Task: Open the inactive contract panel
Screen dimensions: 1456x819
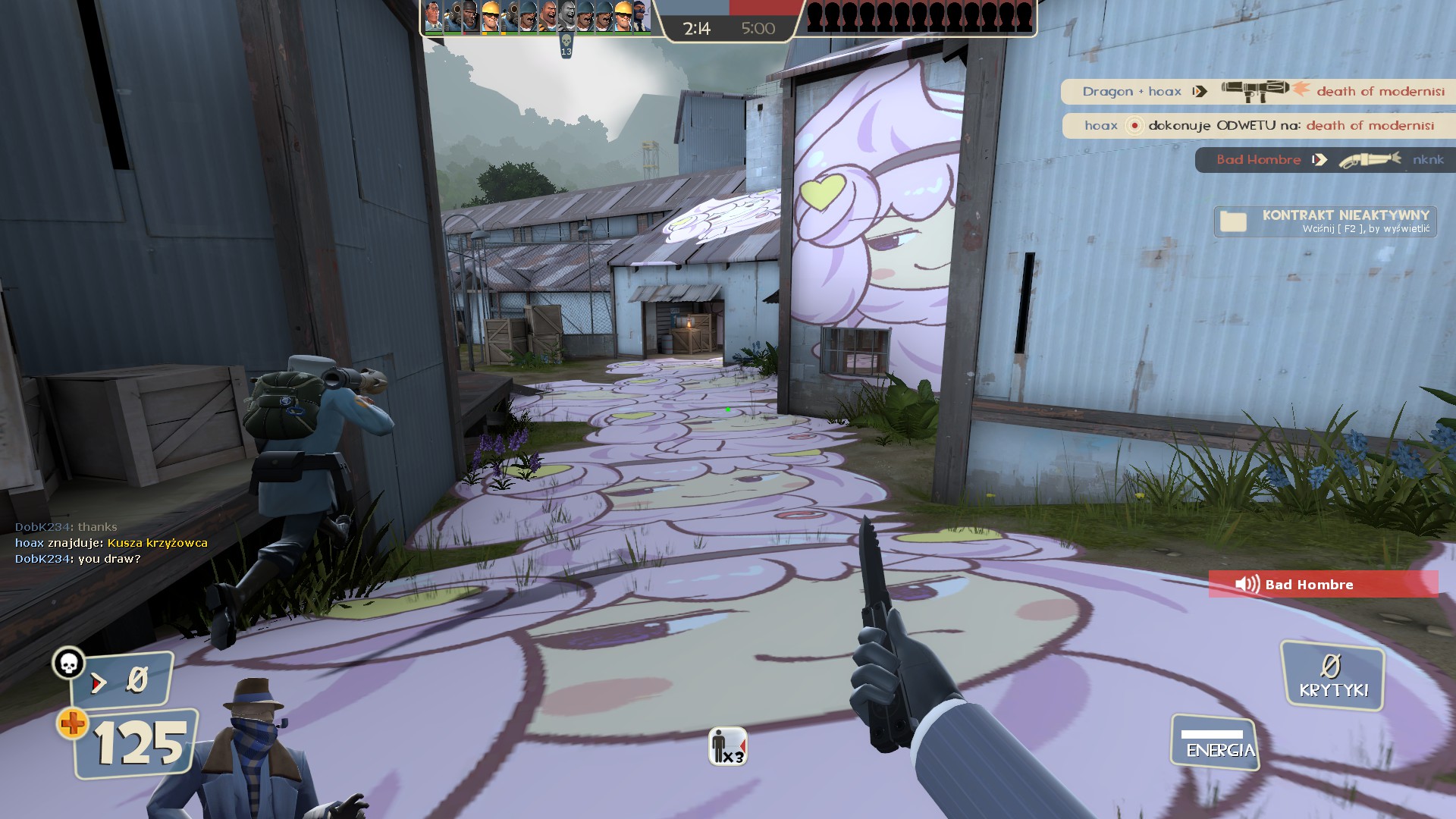Action: coord(1325,221)
